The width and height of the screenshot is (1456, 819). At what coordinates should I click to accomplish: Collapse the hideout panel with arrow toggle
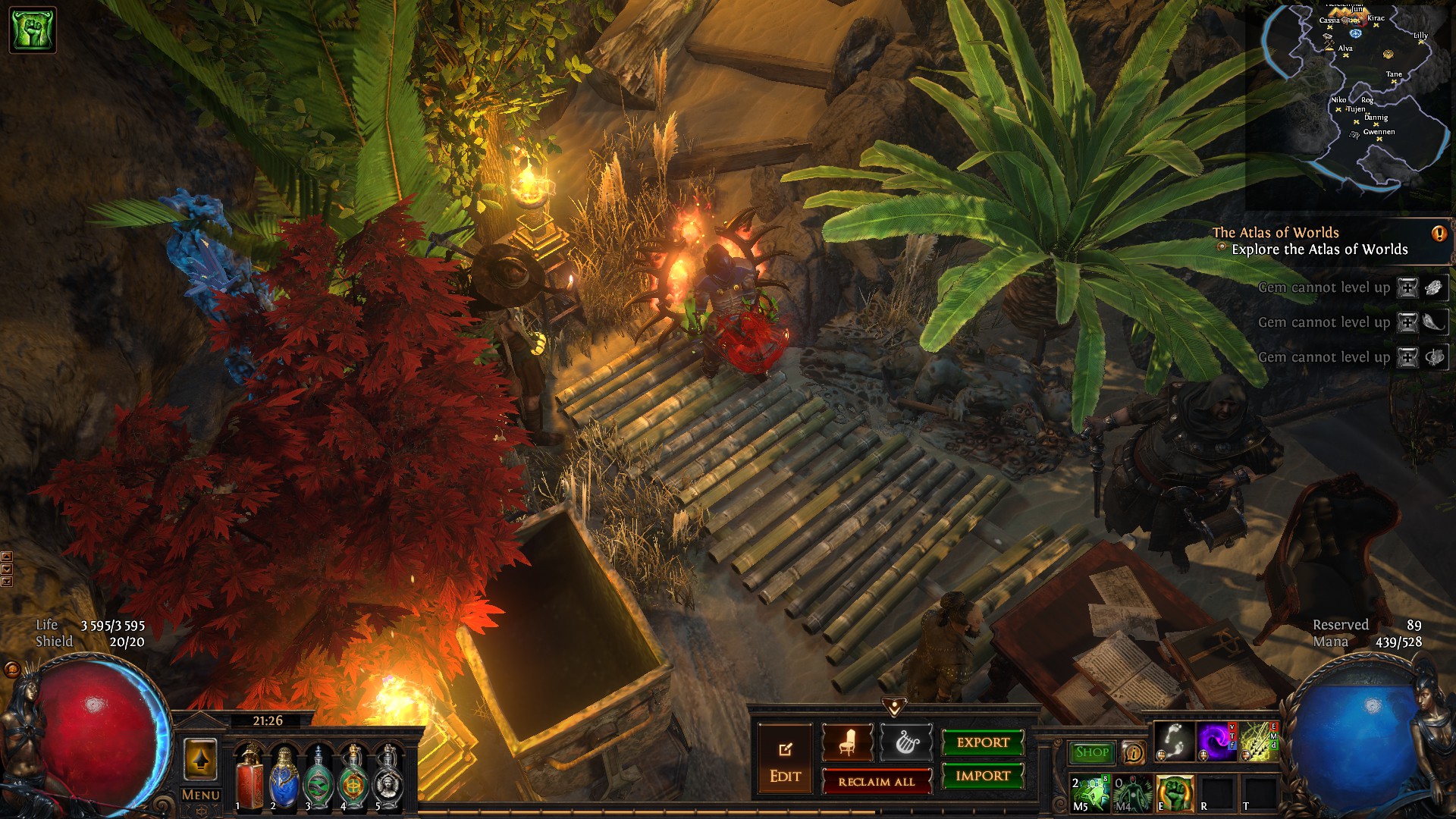coord(894,708)
